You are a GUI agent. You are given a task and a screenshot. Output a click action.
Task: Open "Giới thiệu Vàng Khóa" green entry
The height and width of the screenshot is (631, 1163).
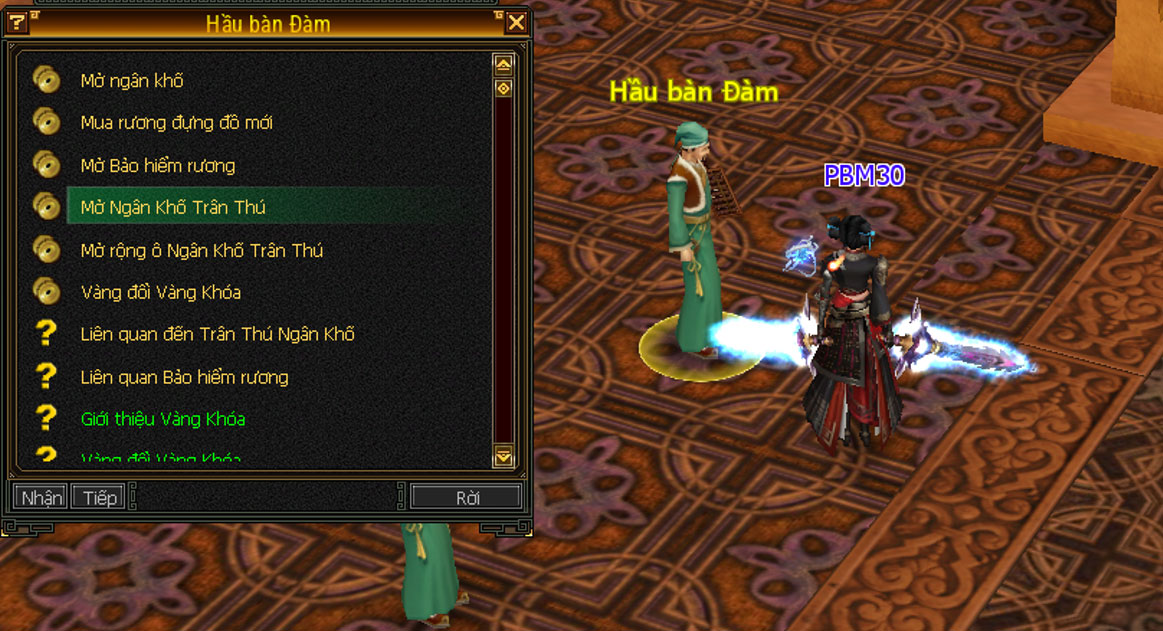(162, 419)
